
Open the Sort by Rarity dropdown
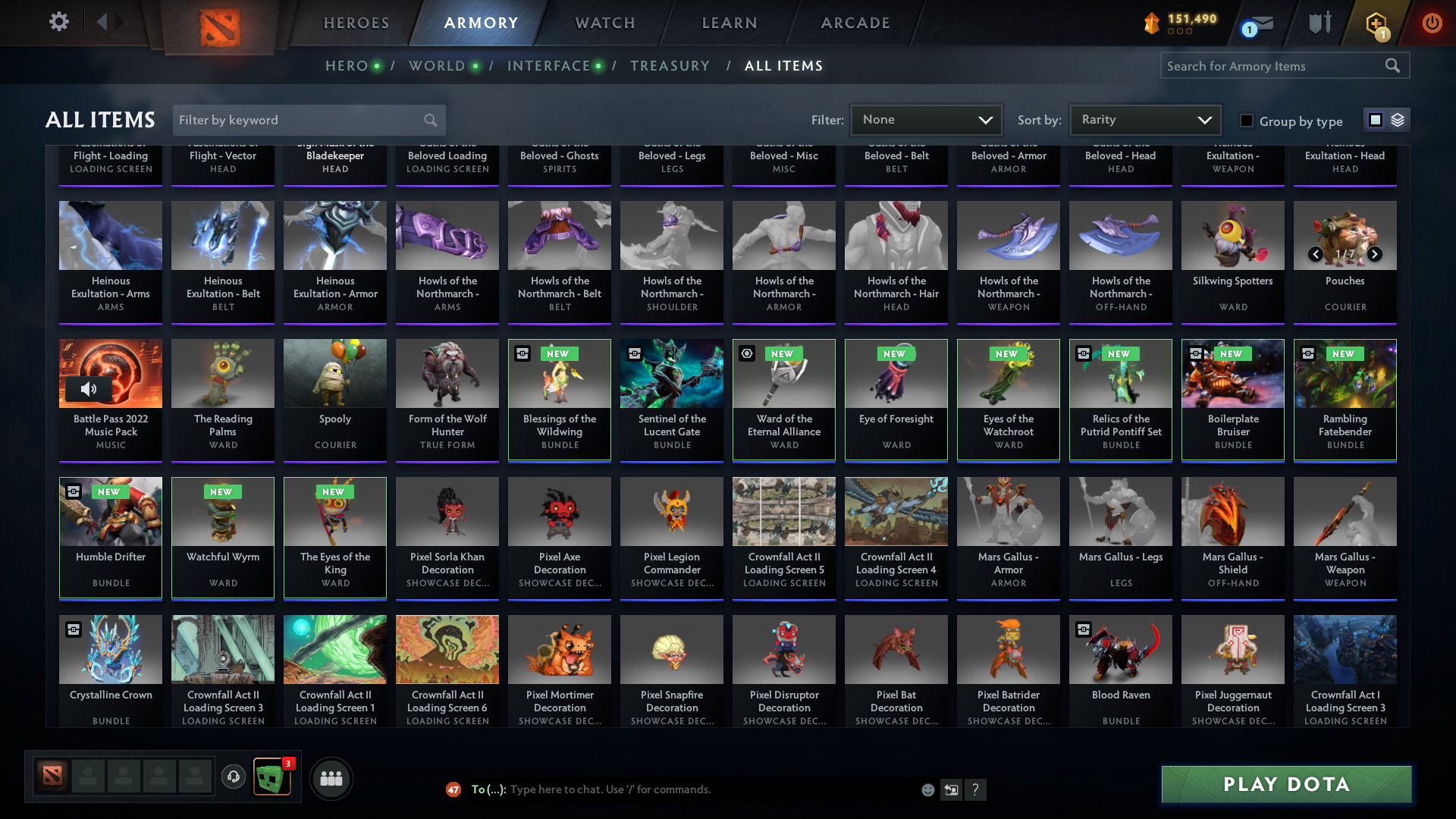pos(1144,119)
